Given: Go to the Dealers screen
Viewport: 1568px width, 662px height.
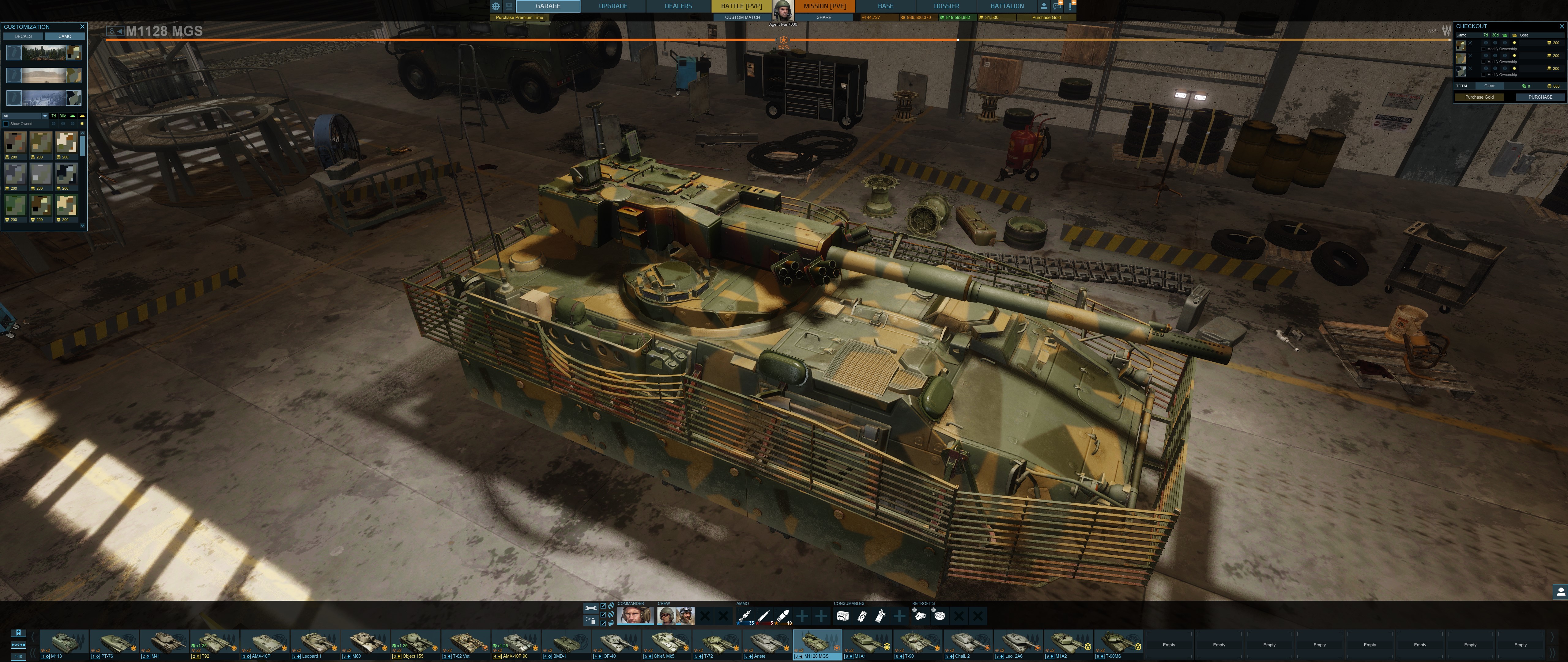Looking at the screenshot, I should [x=678, y=6].
